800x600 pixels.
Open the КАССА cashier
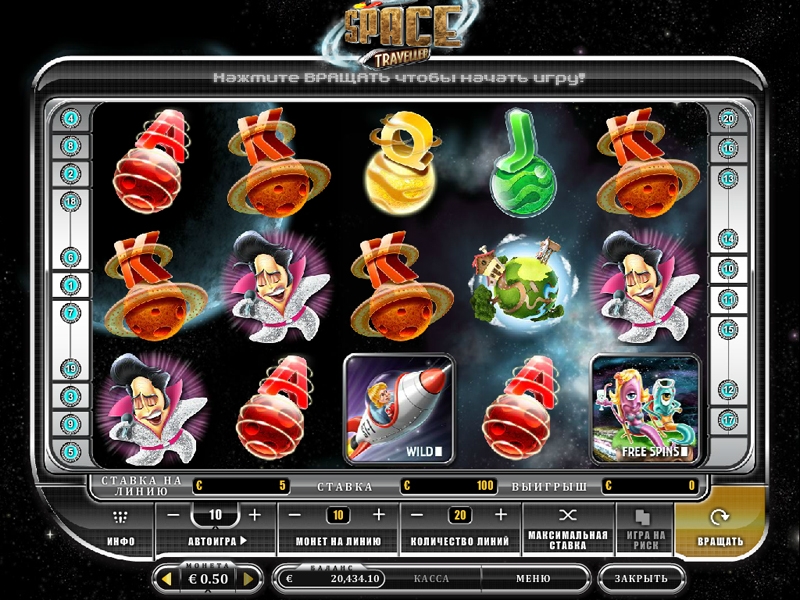pyautogui.click(x=431, y=579)
